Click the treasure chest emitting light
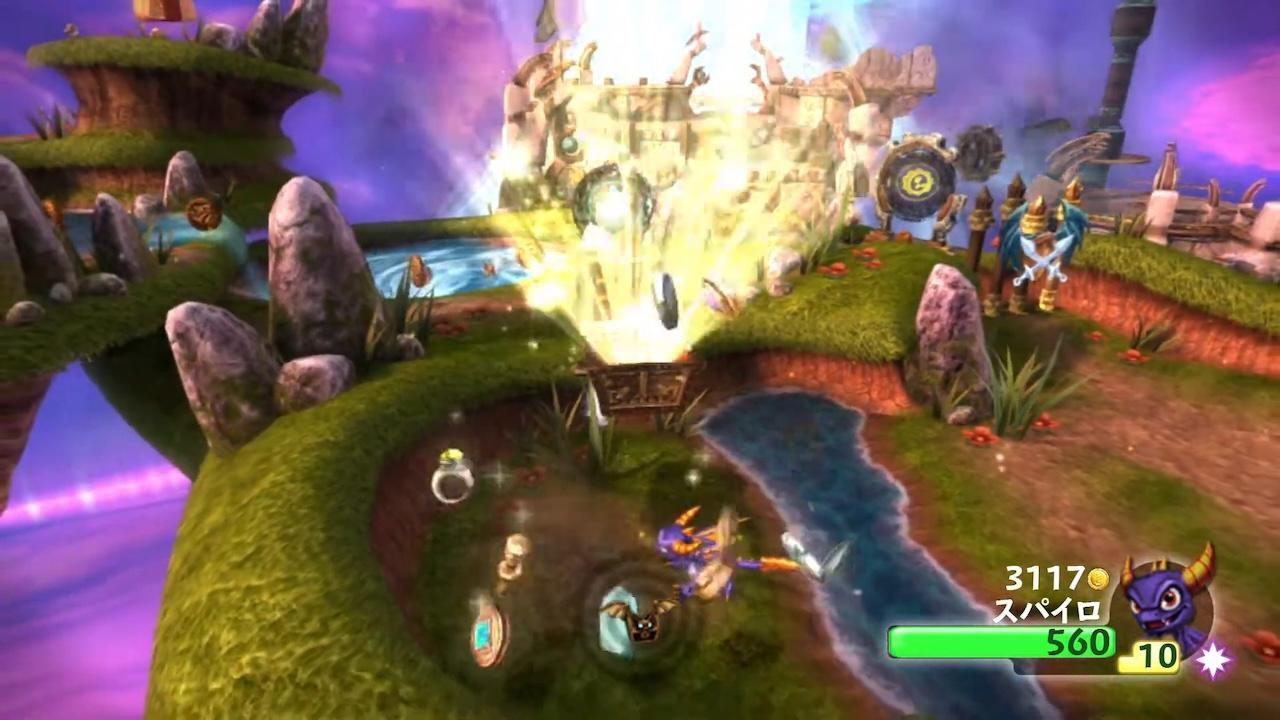This screenshot has height=720, width=1280. click(x=640, y=385)
